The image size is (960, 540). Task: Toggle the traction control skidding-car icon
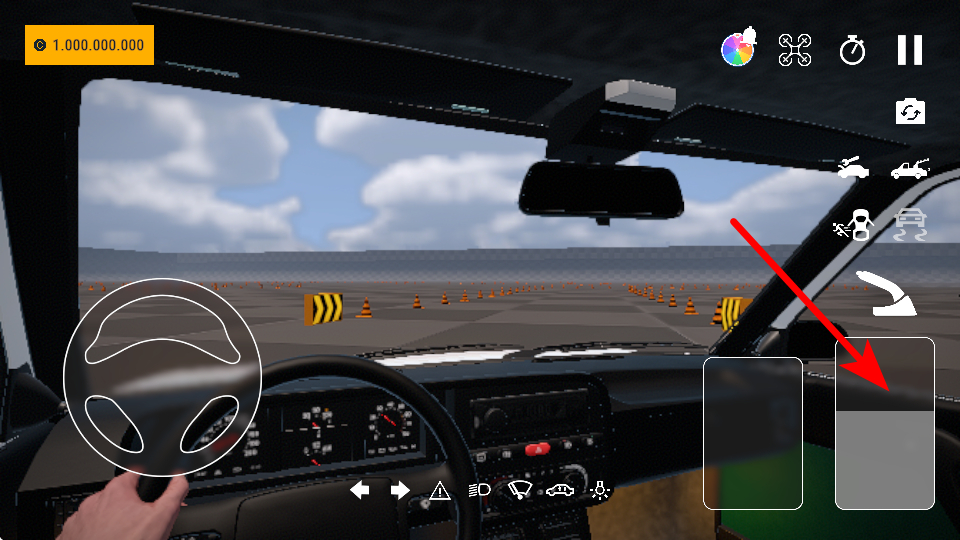pyautogui.click(x=909, y=225)
